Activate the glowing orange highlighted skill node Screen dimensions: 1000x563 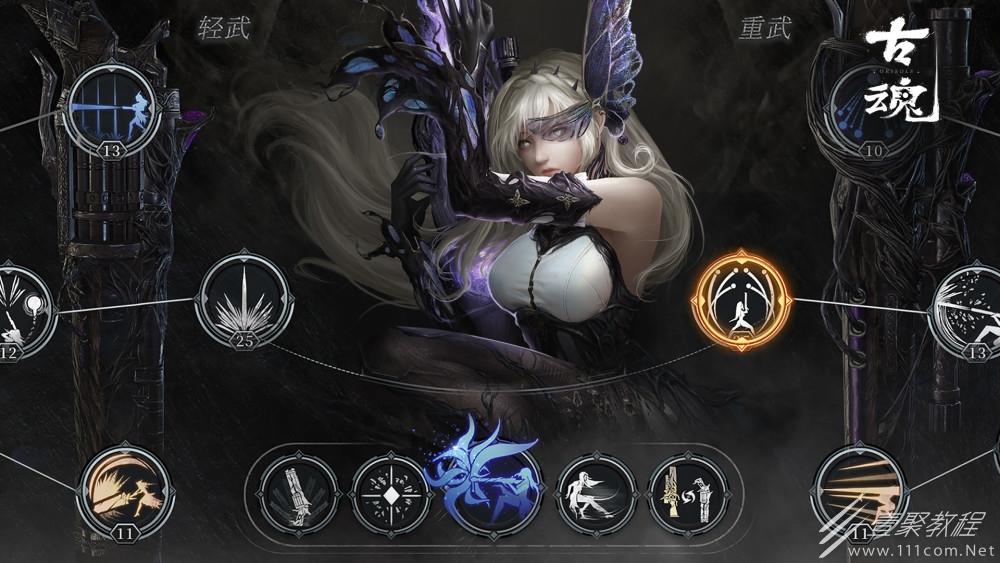coord(741,300)
